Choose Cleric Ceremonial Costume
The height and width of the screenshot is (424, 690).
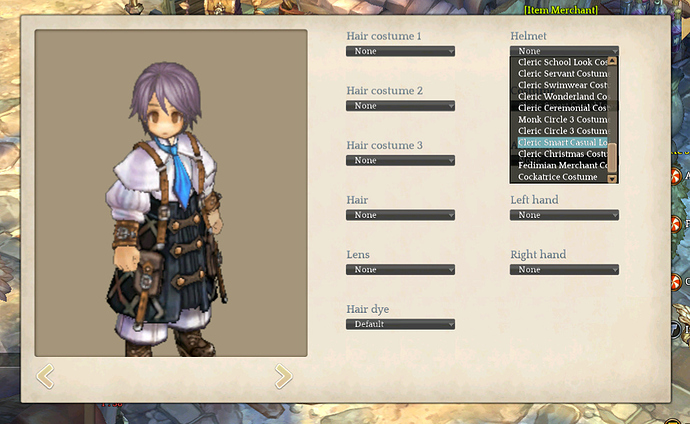tap(562, 108)
